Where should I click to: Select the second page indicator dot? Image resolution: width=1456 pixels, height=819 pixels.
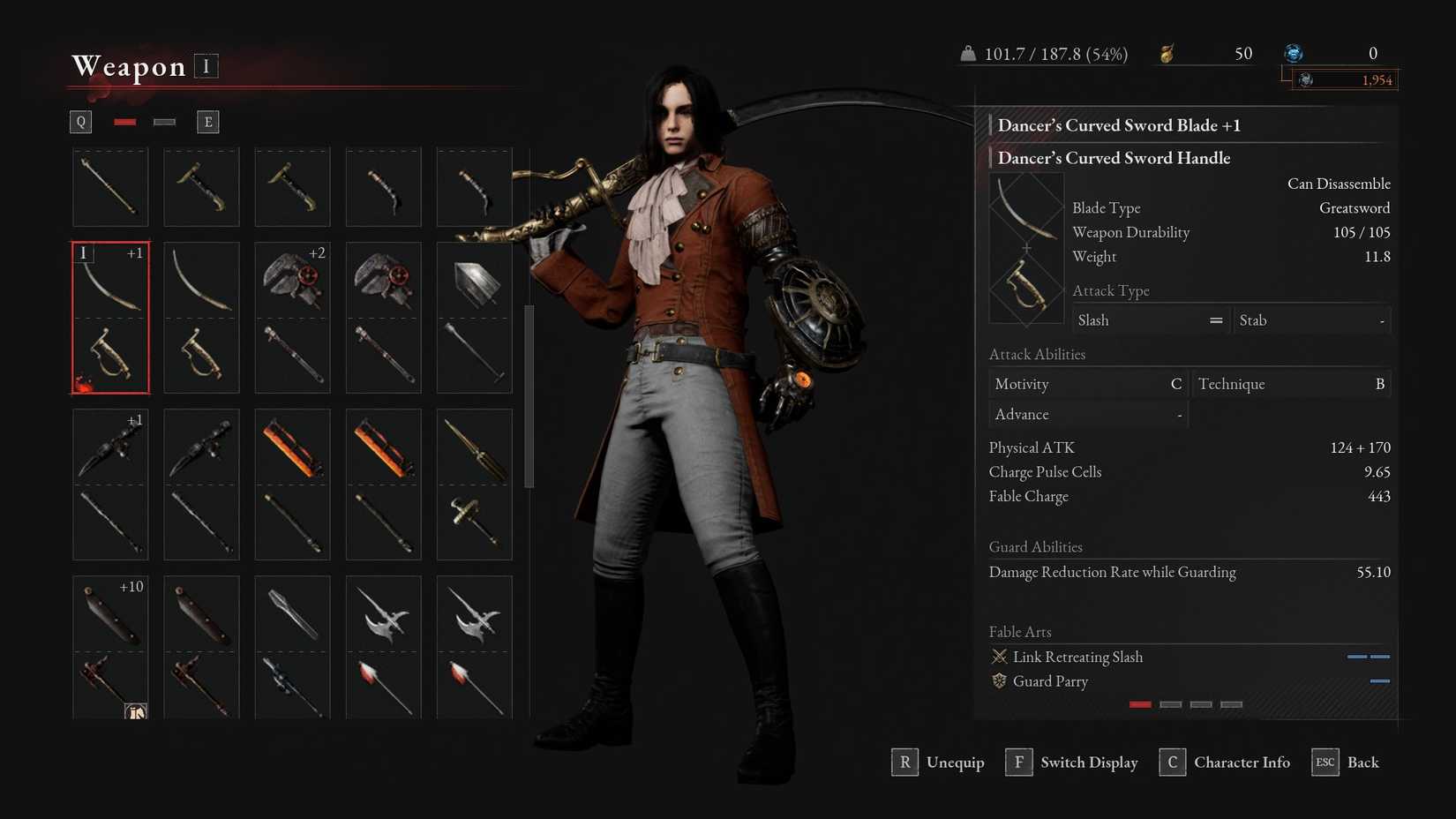(1170, 704)
